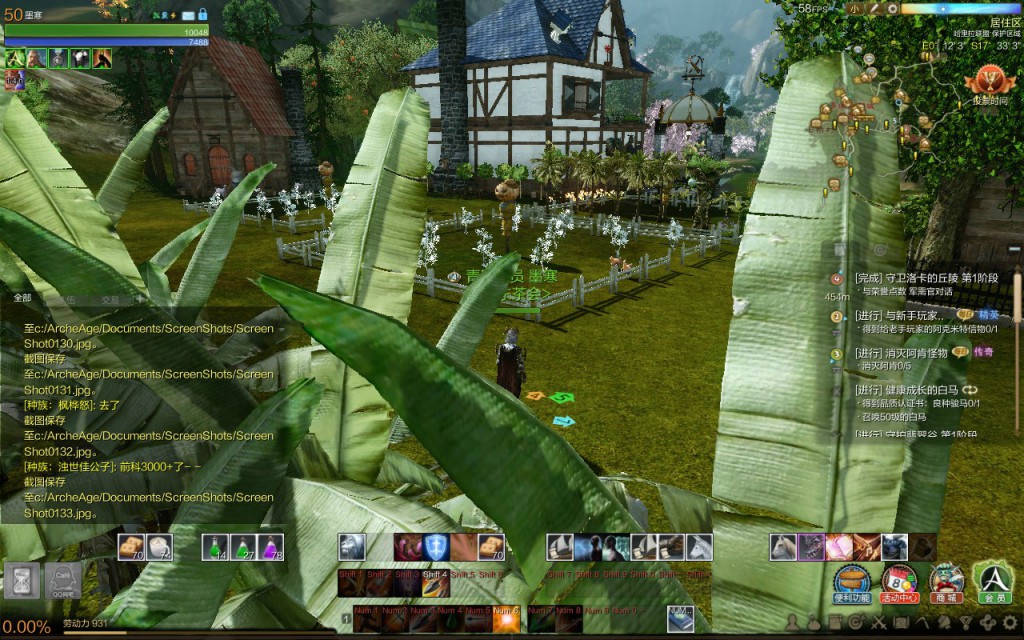1024x640 pixels.
Task: Open the gear settings icon in the bottom bar
Action: [1009, 622]
